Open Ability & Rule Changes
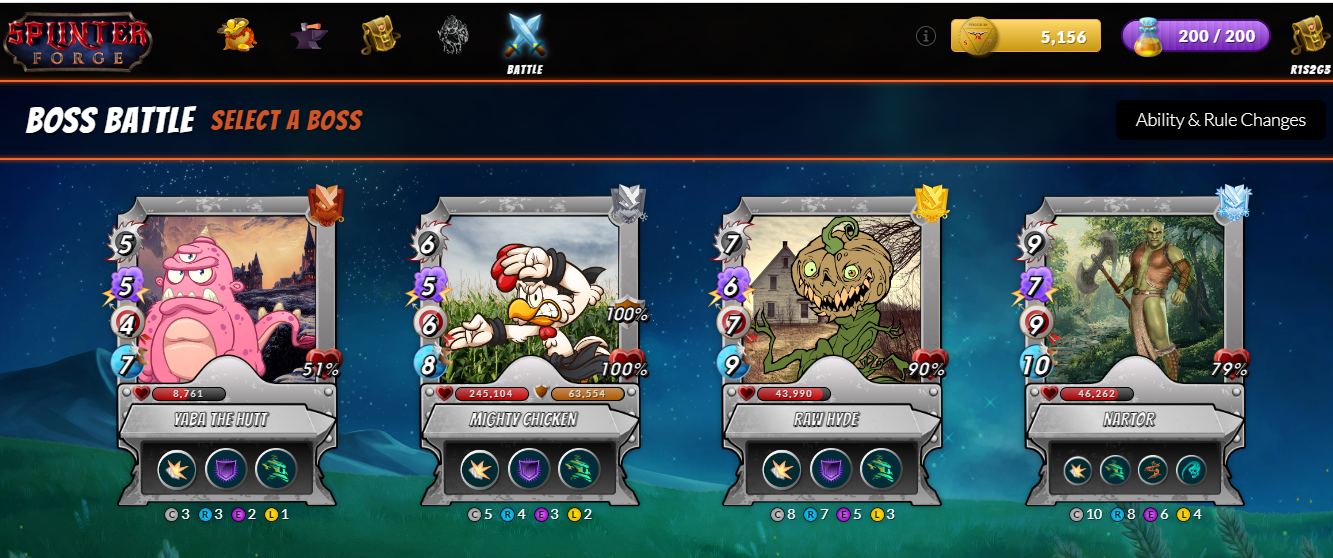The width and height of the screenshot is (1333, 558). click(x=1220, y=120)
